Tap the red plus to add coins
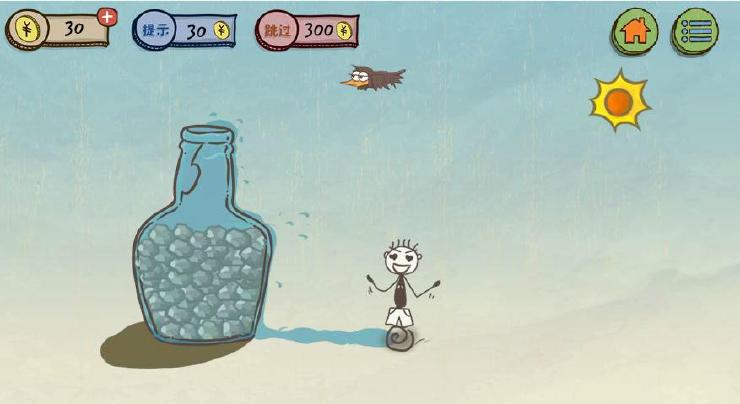This screenshot has height=404, width=740. 107,16
